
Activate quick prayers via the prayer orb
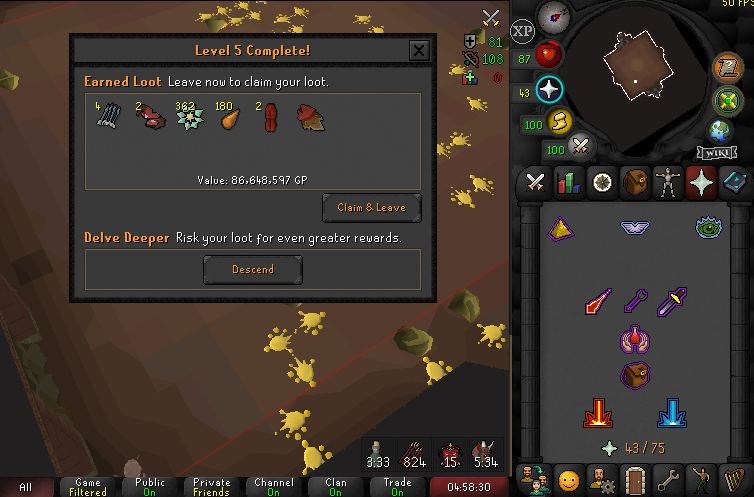[549, 90]
